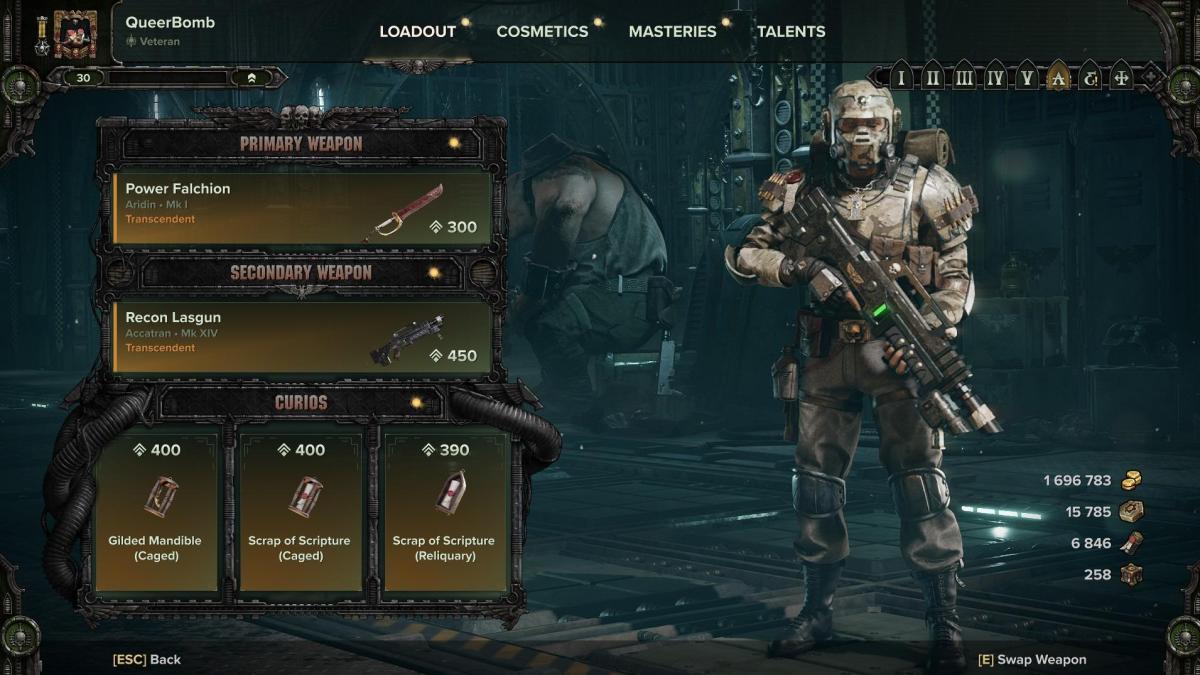Image resolution: width=1200 pixels, height=675 pixels.
Task: Choose the cross-arrows loadout preset
Action: click(x=1121, y=77)
